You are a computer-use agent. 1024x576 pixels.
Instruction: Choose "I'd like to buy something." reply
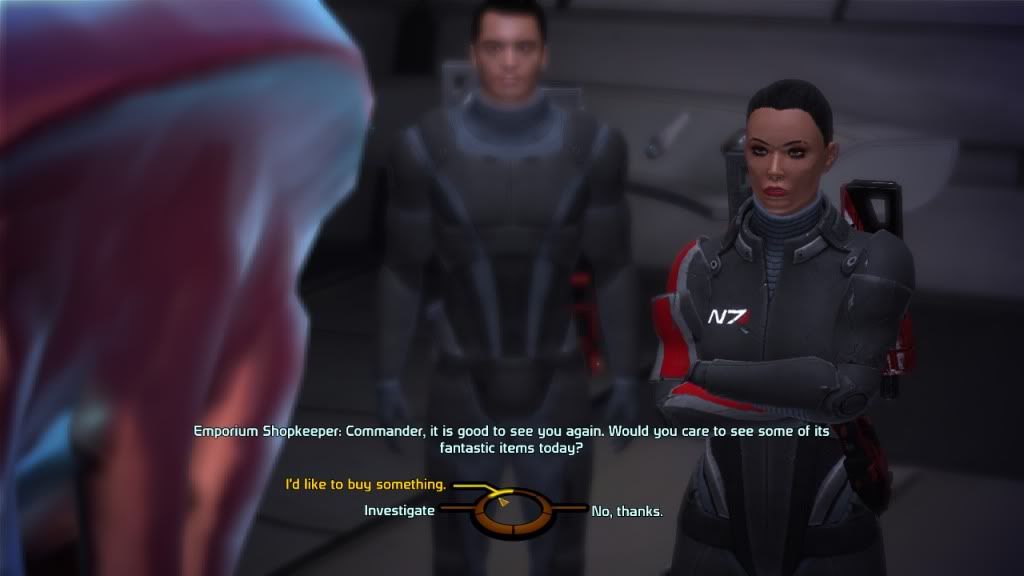[365, 484]
